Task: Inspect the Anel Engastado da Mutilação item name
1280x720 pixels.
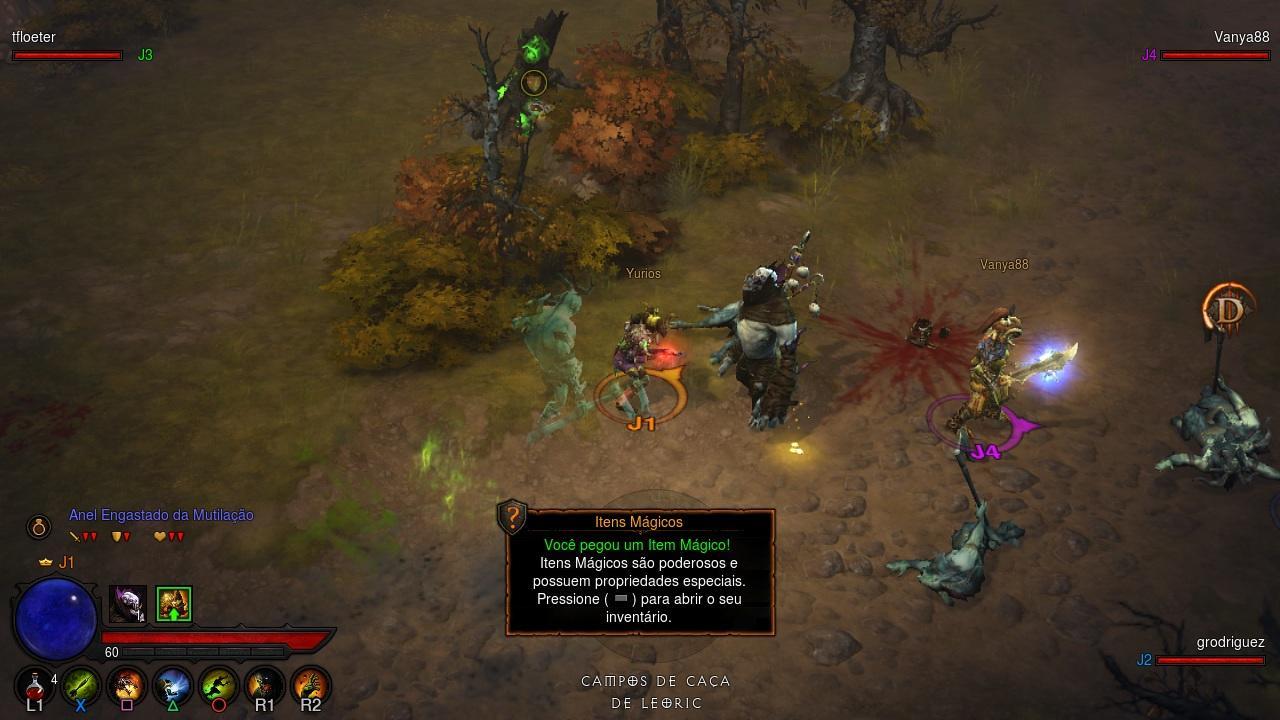Action: coord(161,515)
